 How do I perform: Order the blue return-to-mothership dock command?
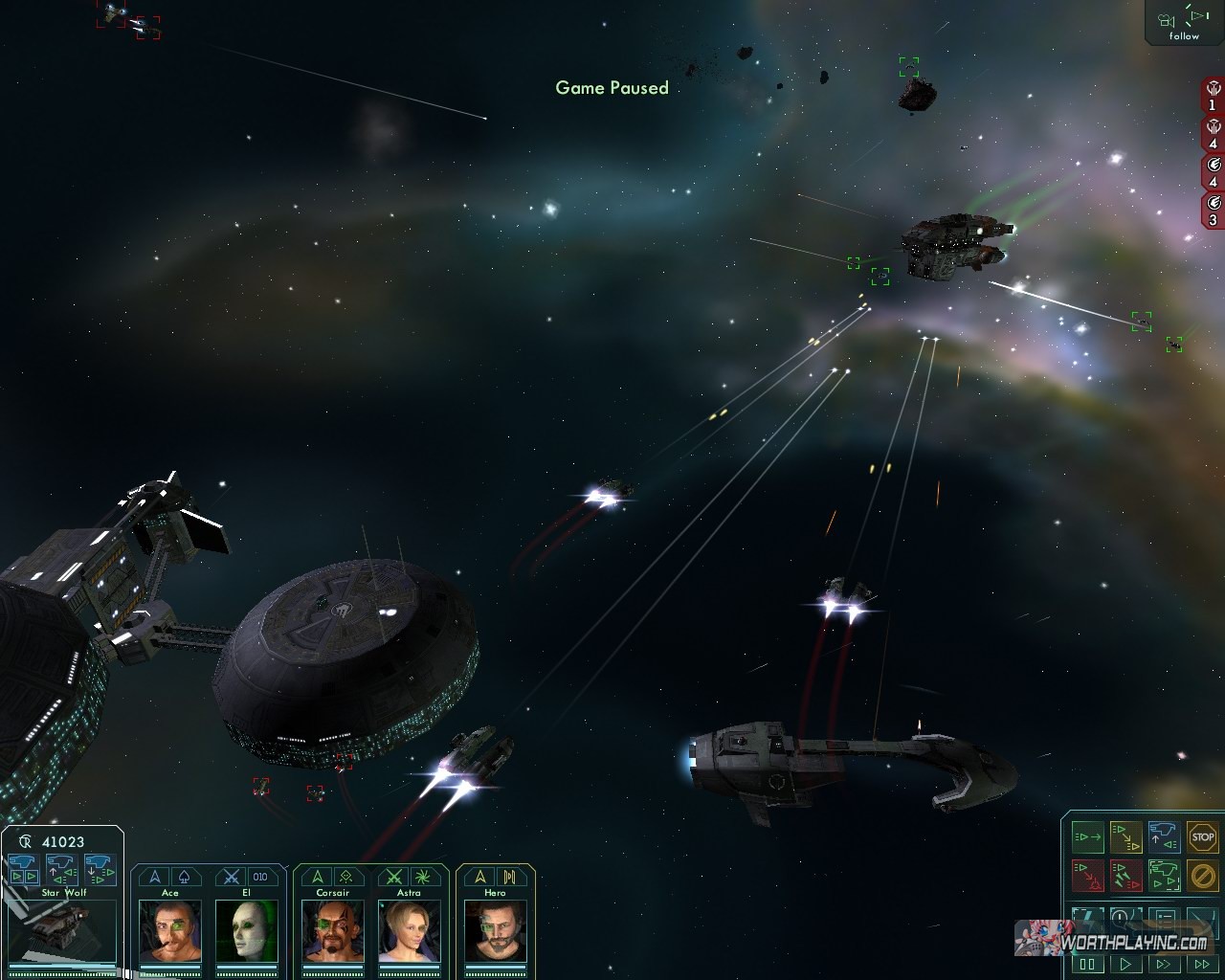coord(1164,837)
